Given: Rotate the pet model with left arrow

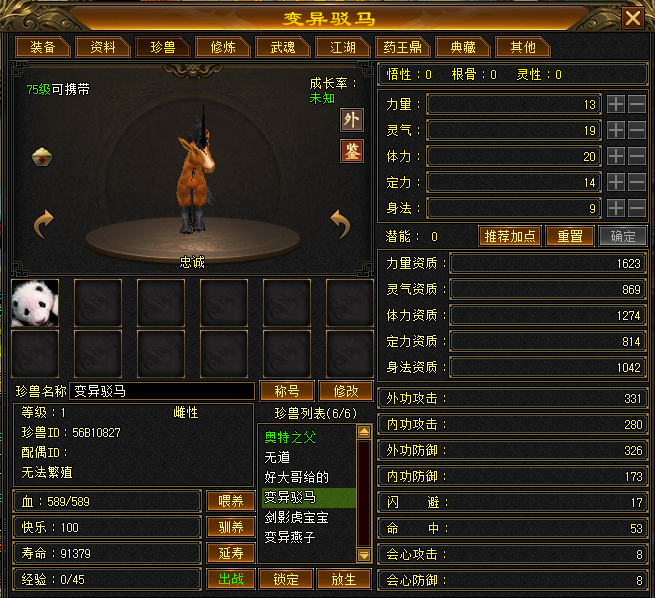Looking at the screenshot, I should (42, 224).
